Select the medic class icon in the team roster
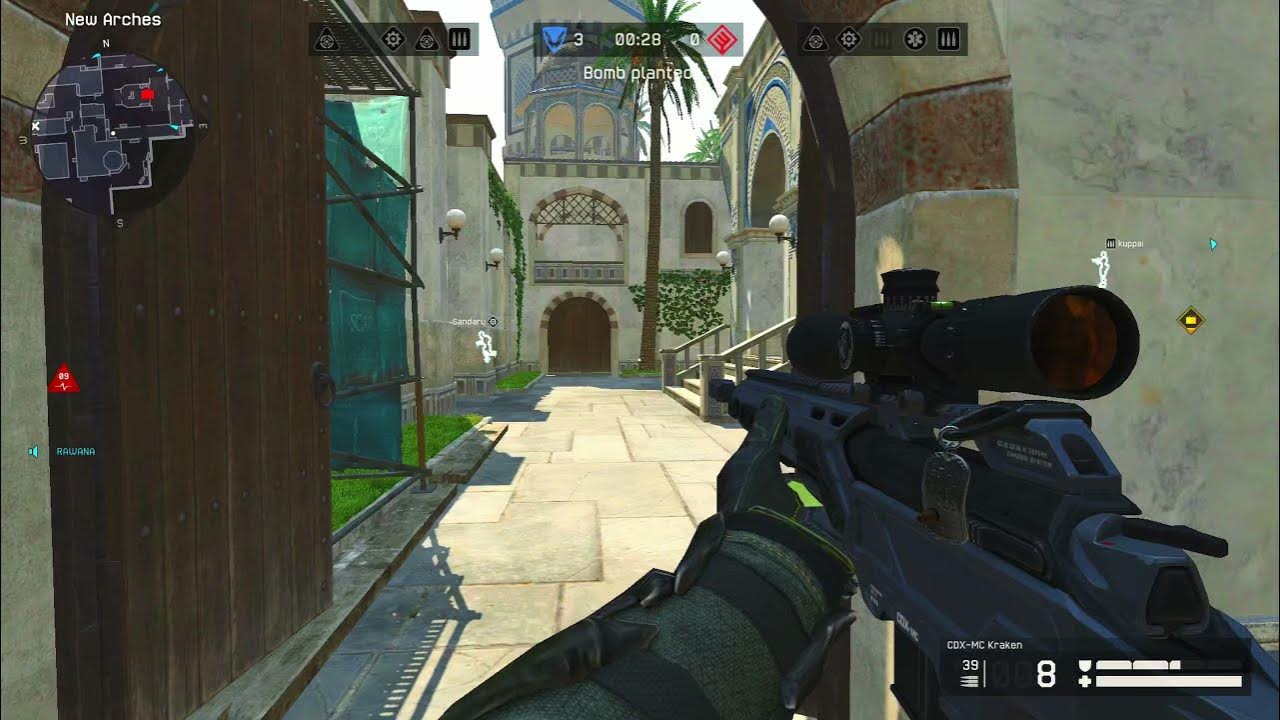This screenshot has height=720, width=1280. (915, 40)
